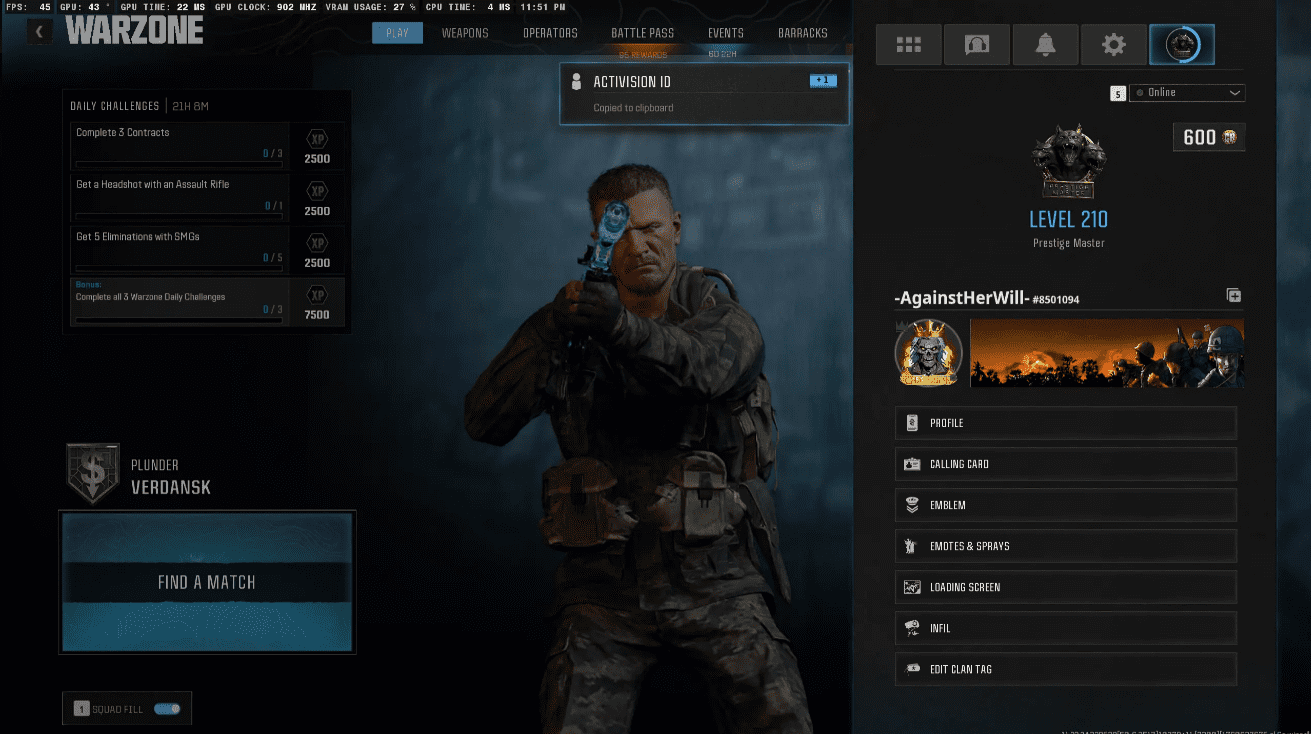The image size is (1311, 734).
Task: Open the Edit Clan Tag option
Action: click(1065, 668)
